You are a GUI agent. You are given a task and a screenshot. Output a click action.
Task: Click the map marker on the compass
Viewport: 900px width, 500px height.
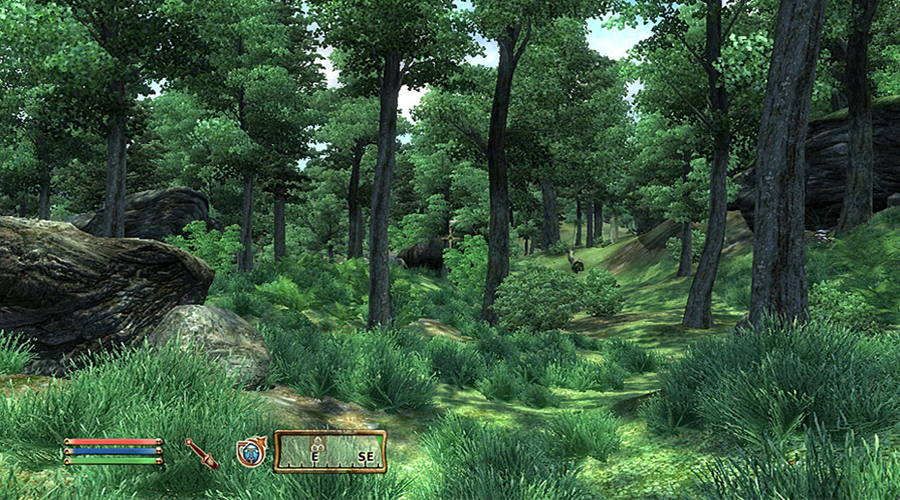tap(318, 441)
